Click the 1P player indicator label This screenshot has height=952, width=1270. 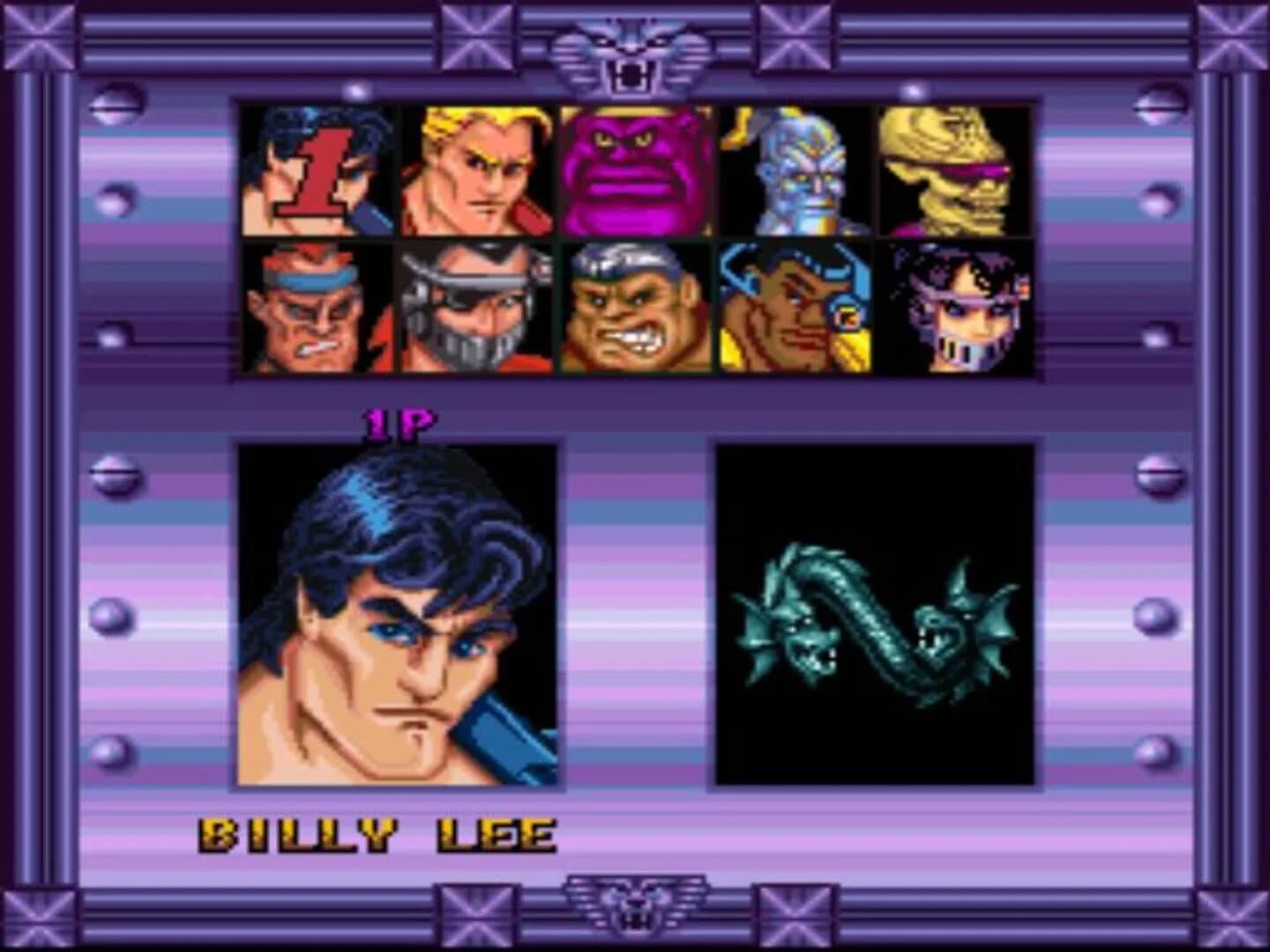tap(399, 423)
